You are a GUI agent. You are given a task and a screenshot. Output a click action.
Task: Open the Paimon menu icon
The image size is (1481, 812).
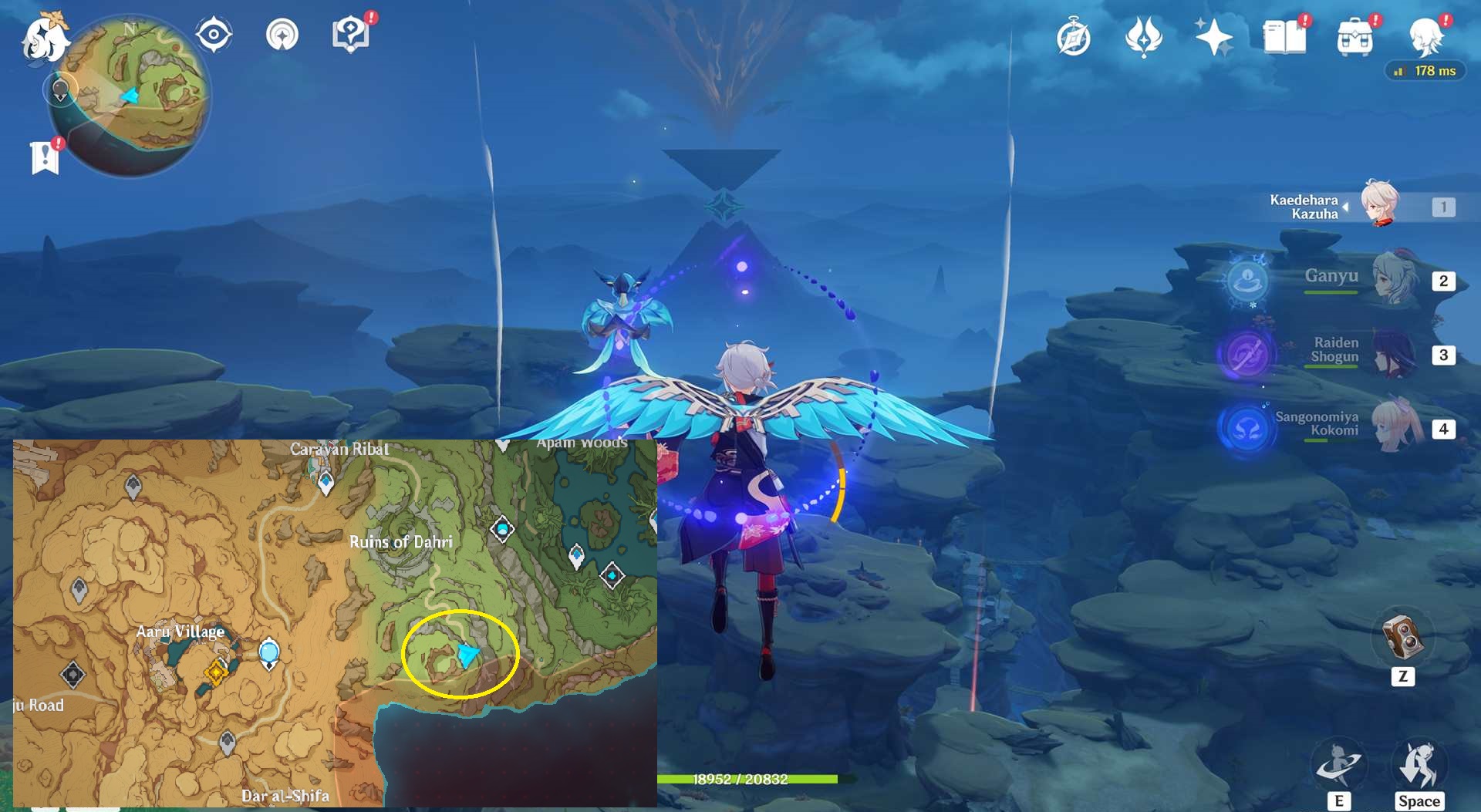[x=44, y=39]
